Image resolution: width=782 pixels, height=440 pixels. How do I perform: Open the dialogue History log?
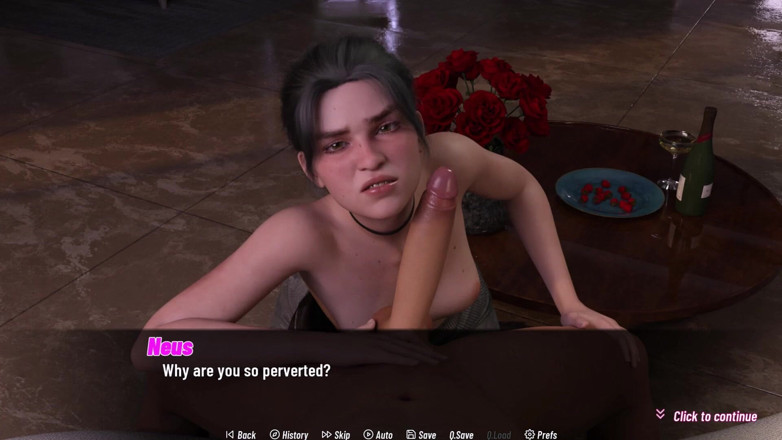coord(289,435)
